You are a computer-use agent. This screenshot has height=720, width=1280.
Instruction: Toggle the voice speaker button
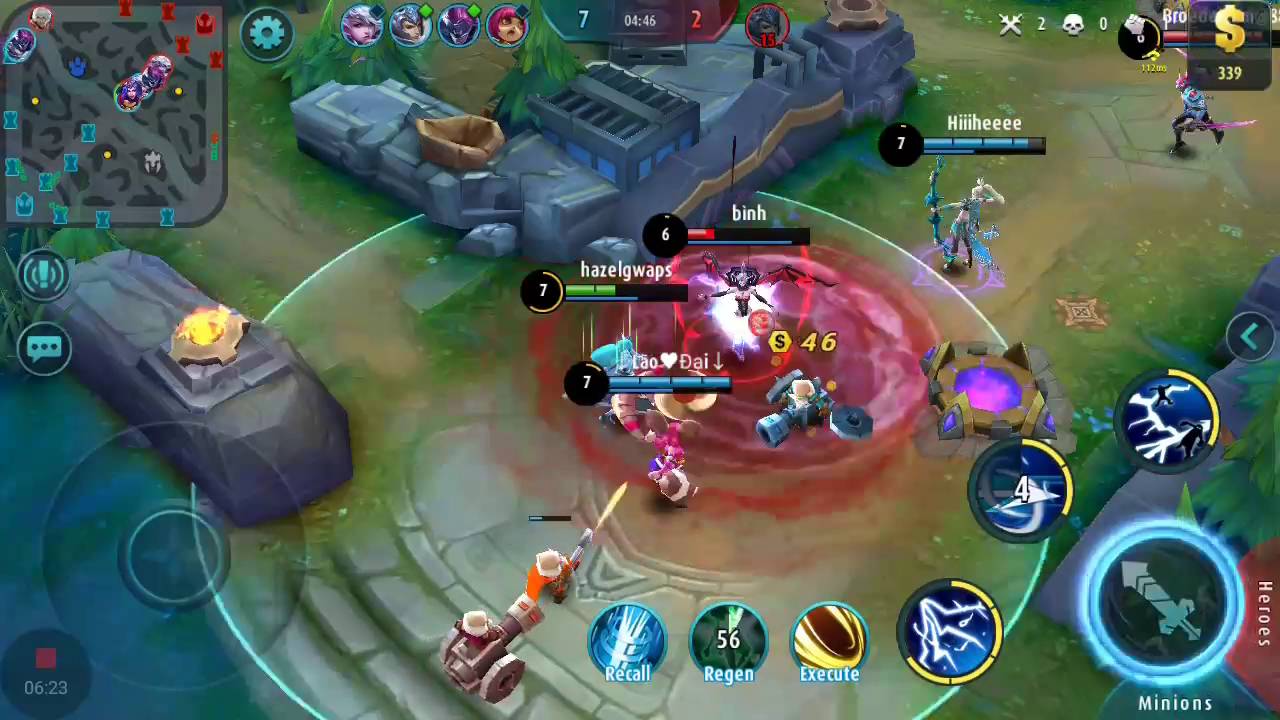(x=45, y=276)
